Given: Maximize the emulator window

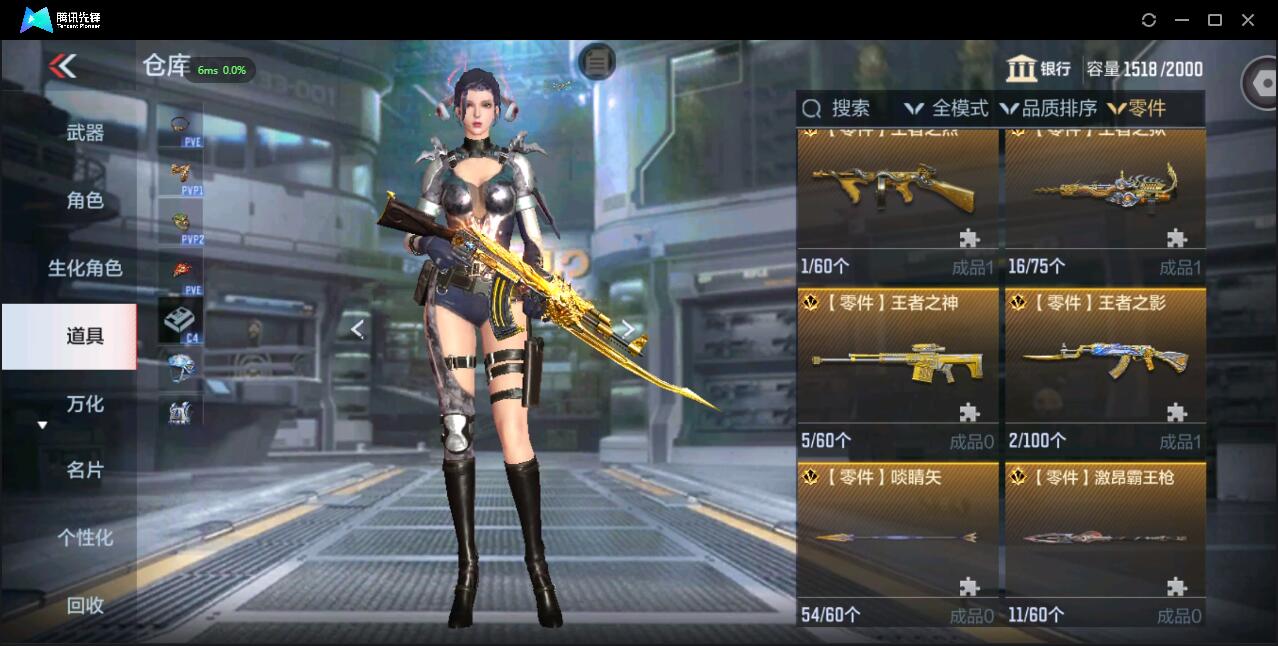Looking at the screenshot, I should (1215, 20).
